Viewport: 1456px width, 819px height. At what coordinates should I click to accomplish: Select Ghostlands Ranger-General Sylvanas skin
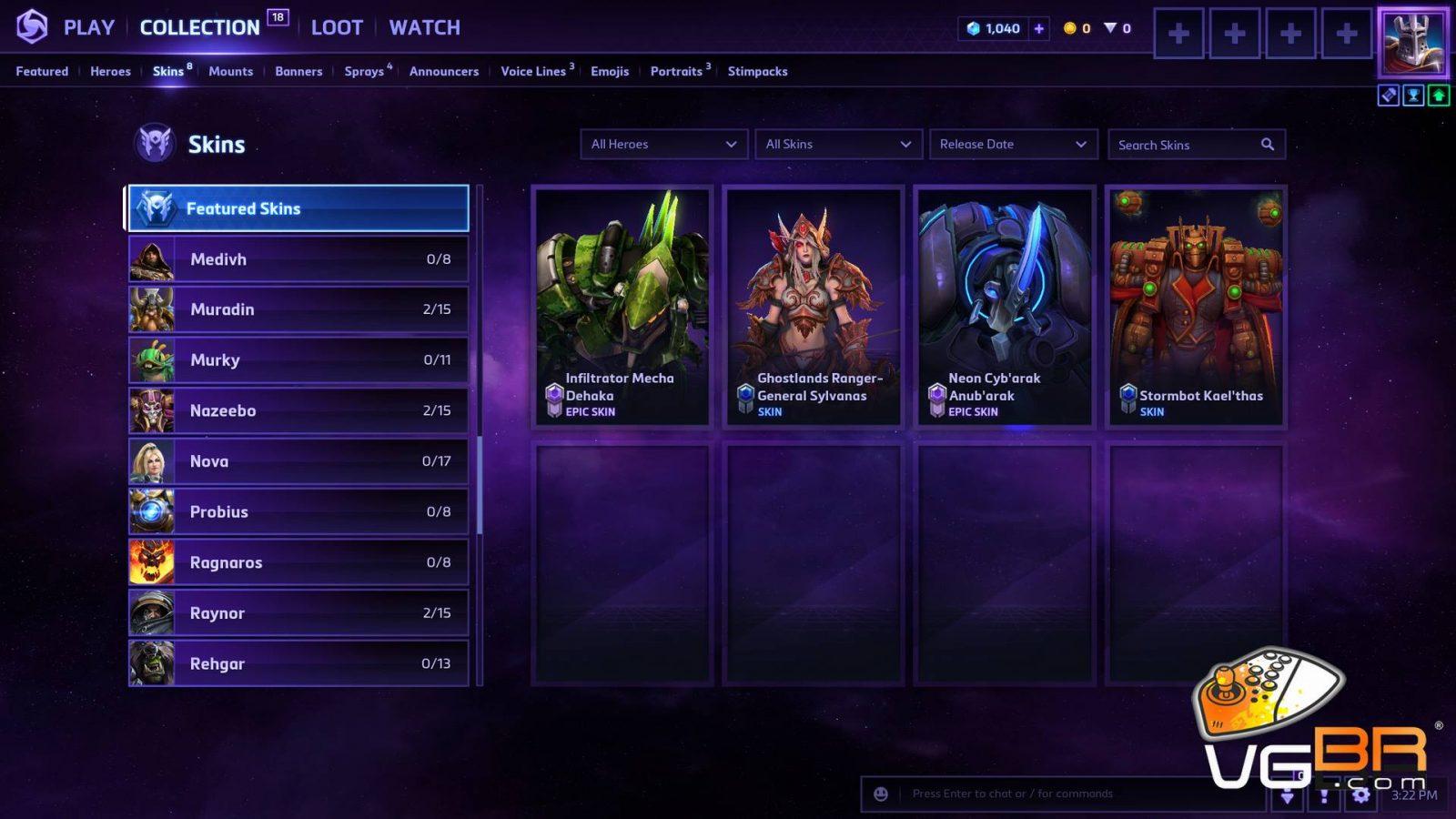click(x=814, y=307)
